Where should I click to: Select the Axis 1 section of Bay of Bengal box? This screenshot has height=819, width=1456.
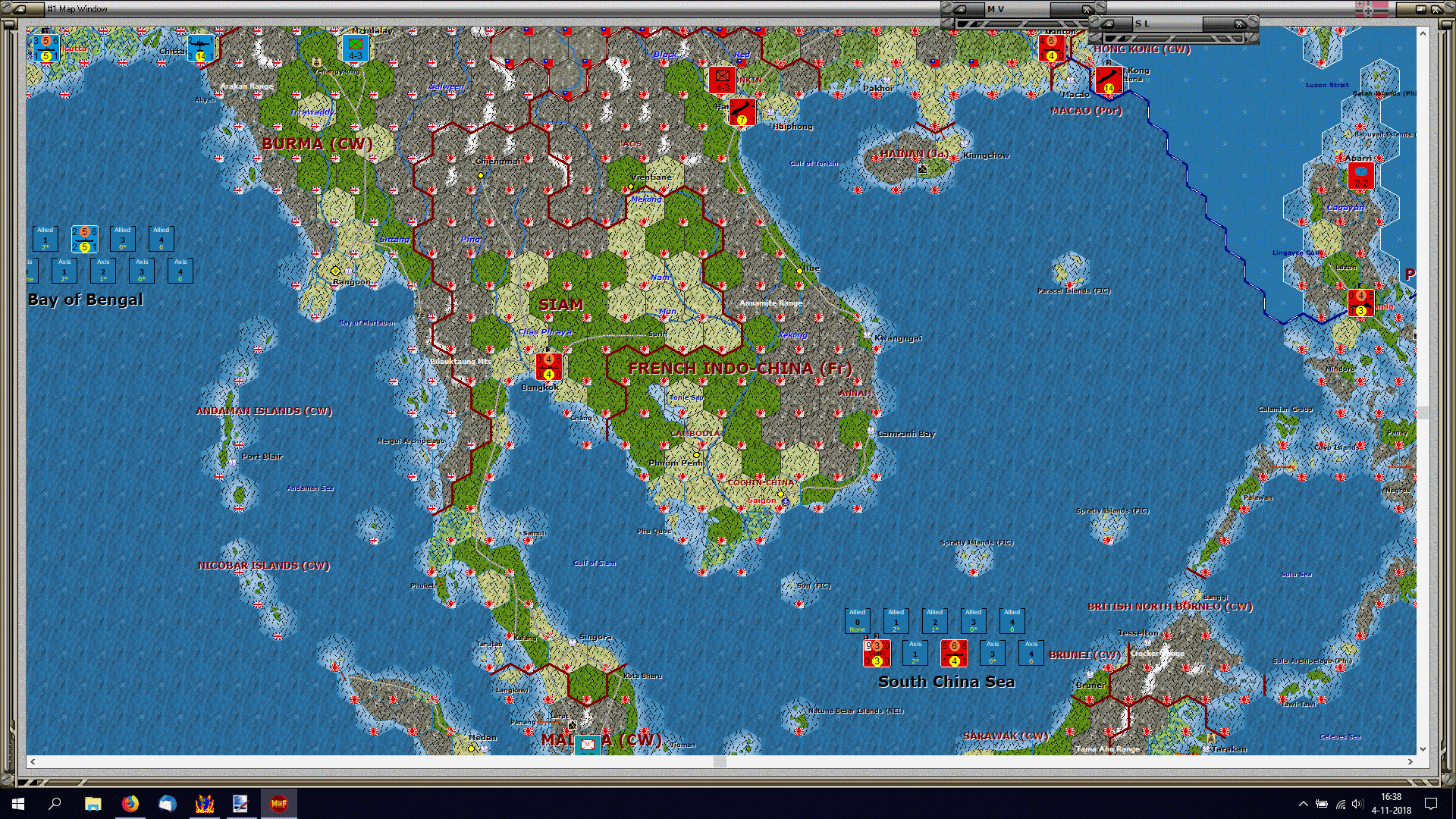(x=64, y=271)
